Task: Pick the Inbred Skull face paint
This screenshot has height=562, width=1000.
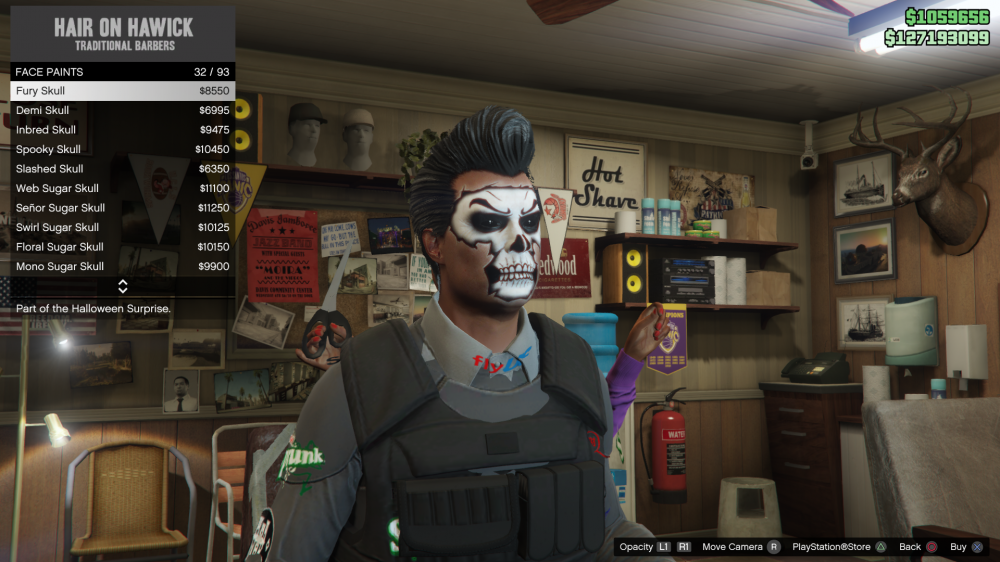Action: (x=122, y=130)
